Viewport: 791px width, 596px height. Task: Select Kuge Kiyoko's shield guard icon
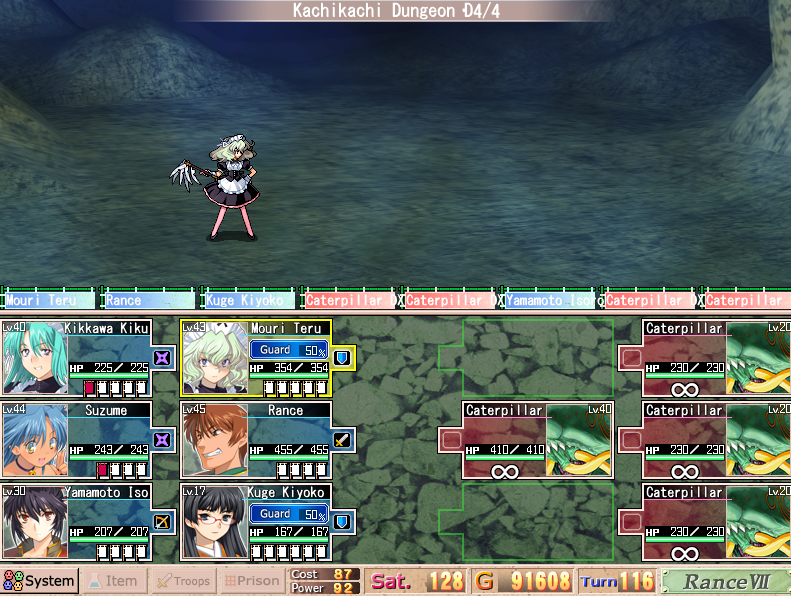343,521
